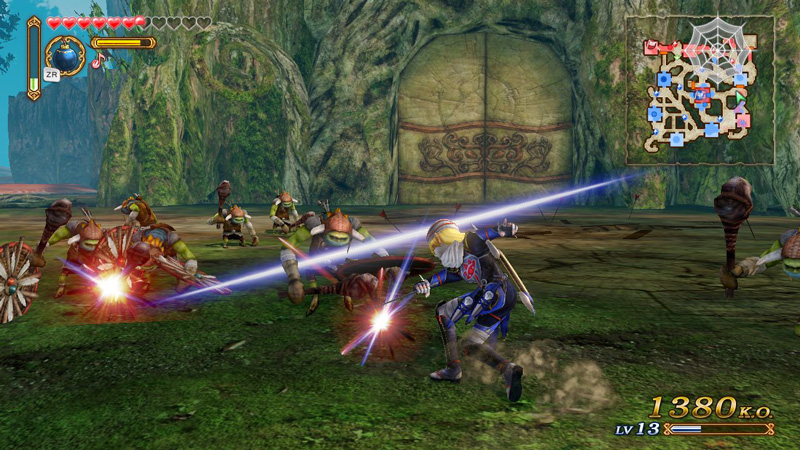Open the battlefield minimap
This screenshot has width=800, height=450.
[x=700, y=90]
